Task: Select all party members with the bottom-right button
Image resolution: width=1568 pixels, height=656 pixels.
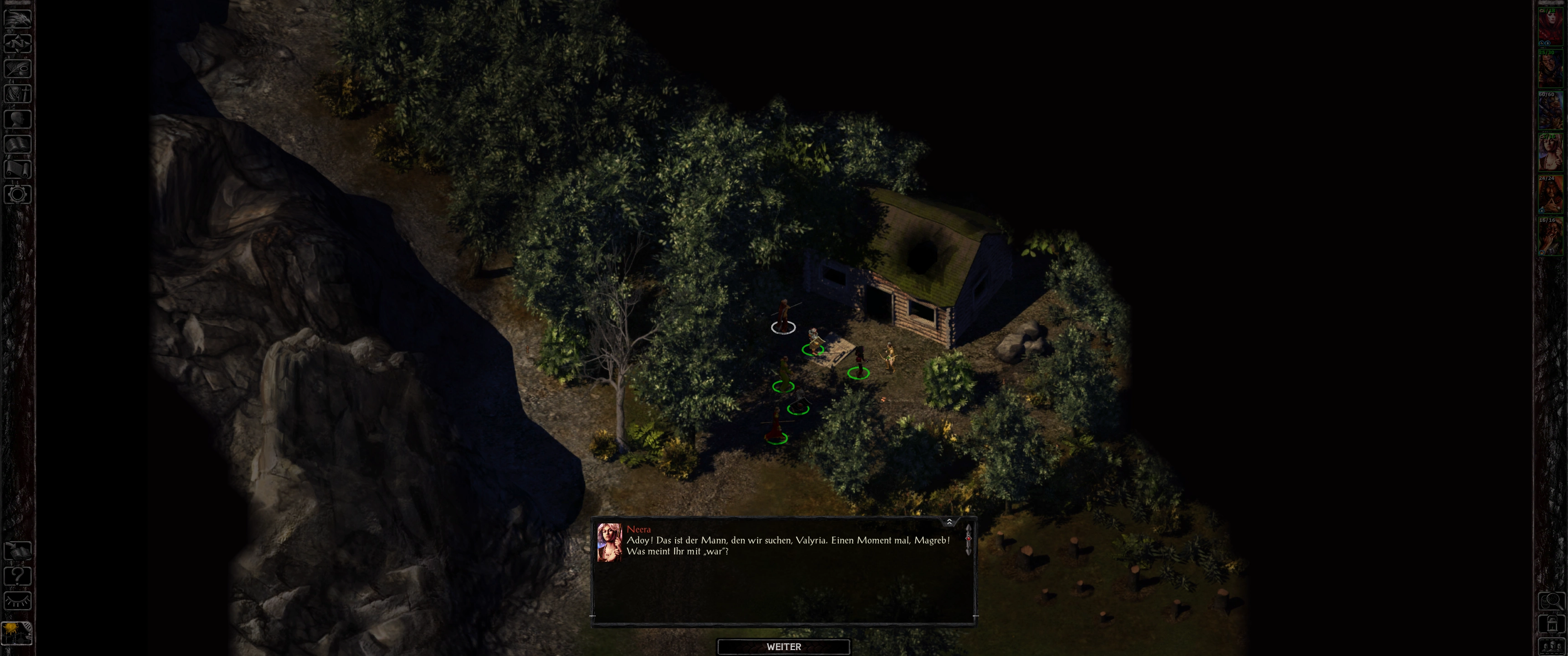Action: 1551,646
